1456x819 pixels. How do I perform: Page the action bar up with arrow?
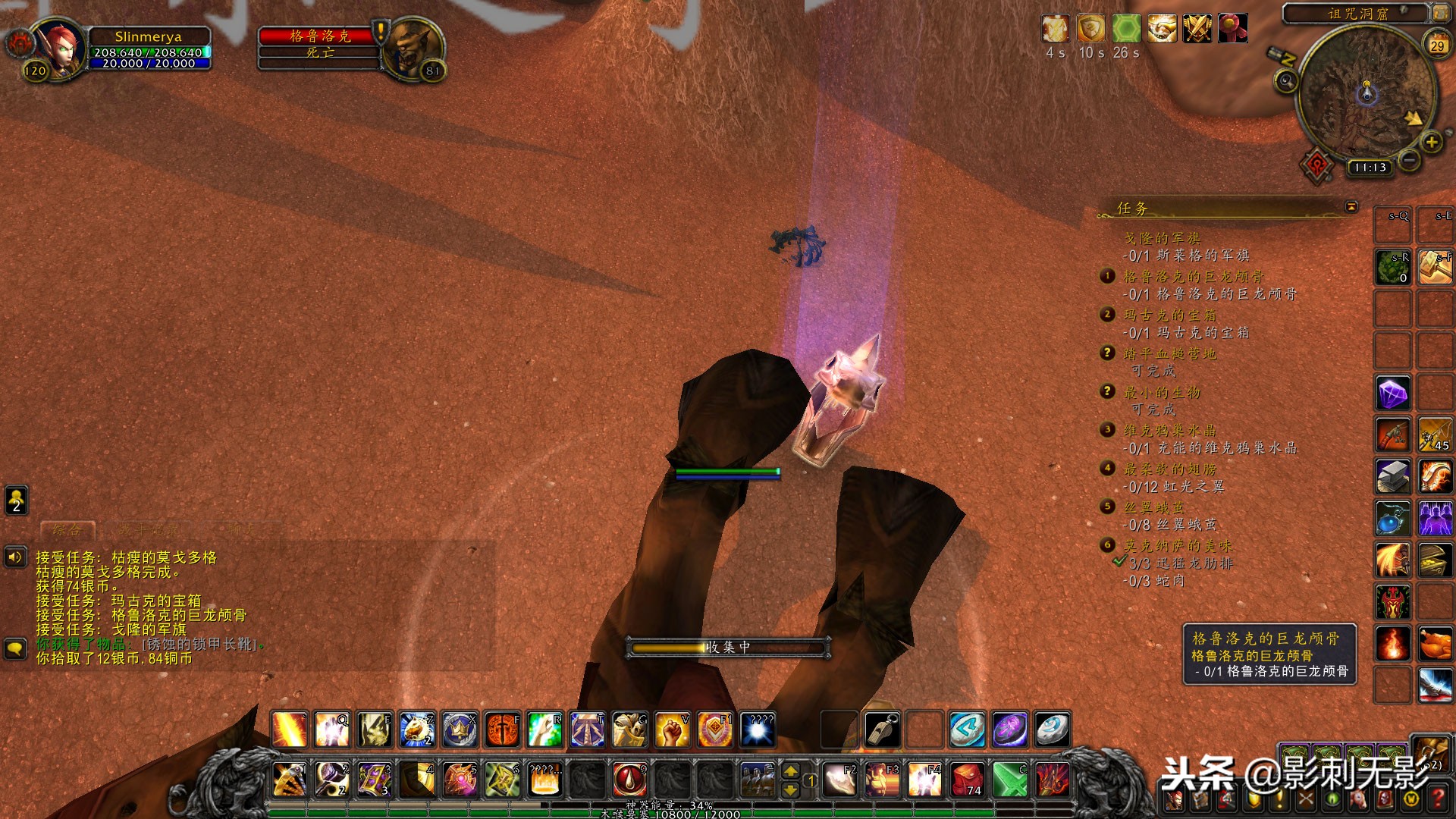(790, 771)
